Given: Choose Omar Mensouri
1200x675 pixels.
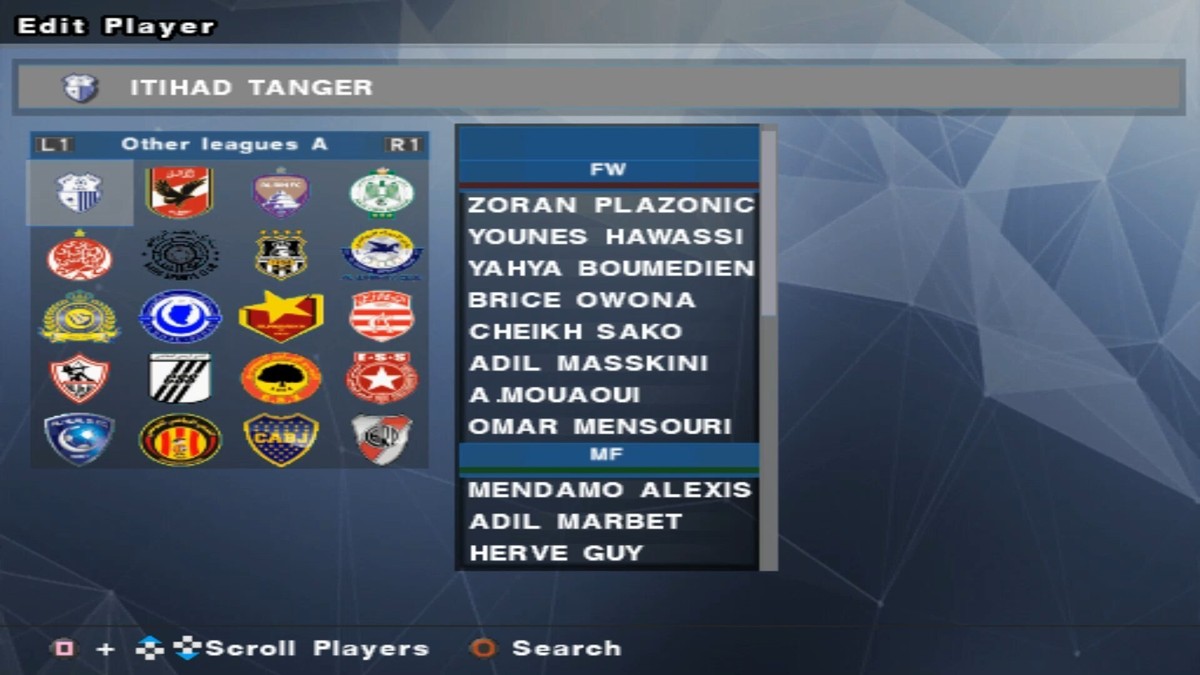Looking at the screenshot, I should coord(600,427).
